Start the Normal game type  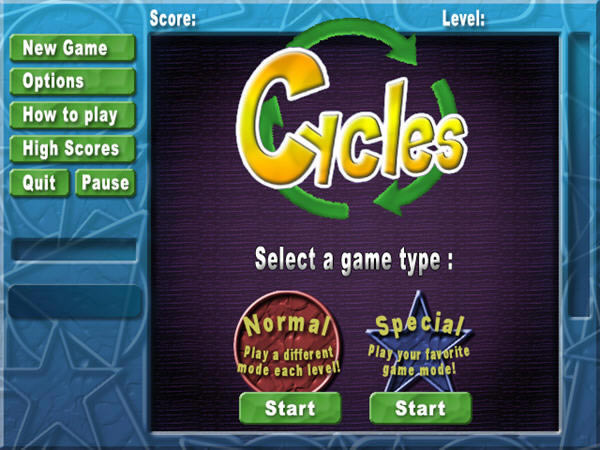(290, 408)
